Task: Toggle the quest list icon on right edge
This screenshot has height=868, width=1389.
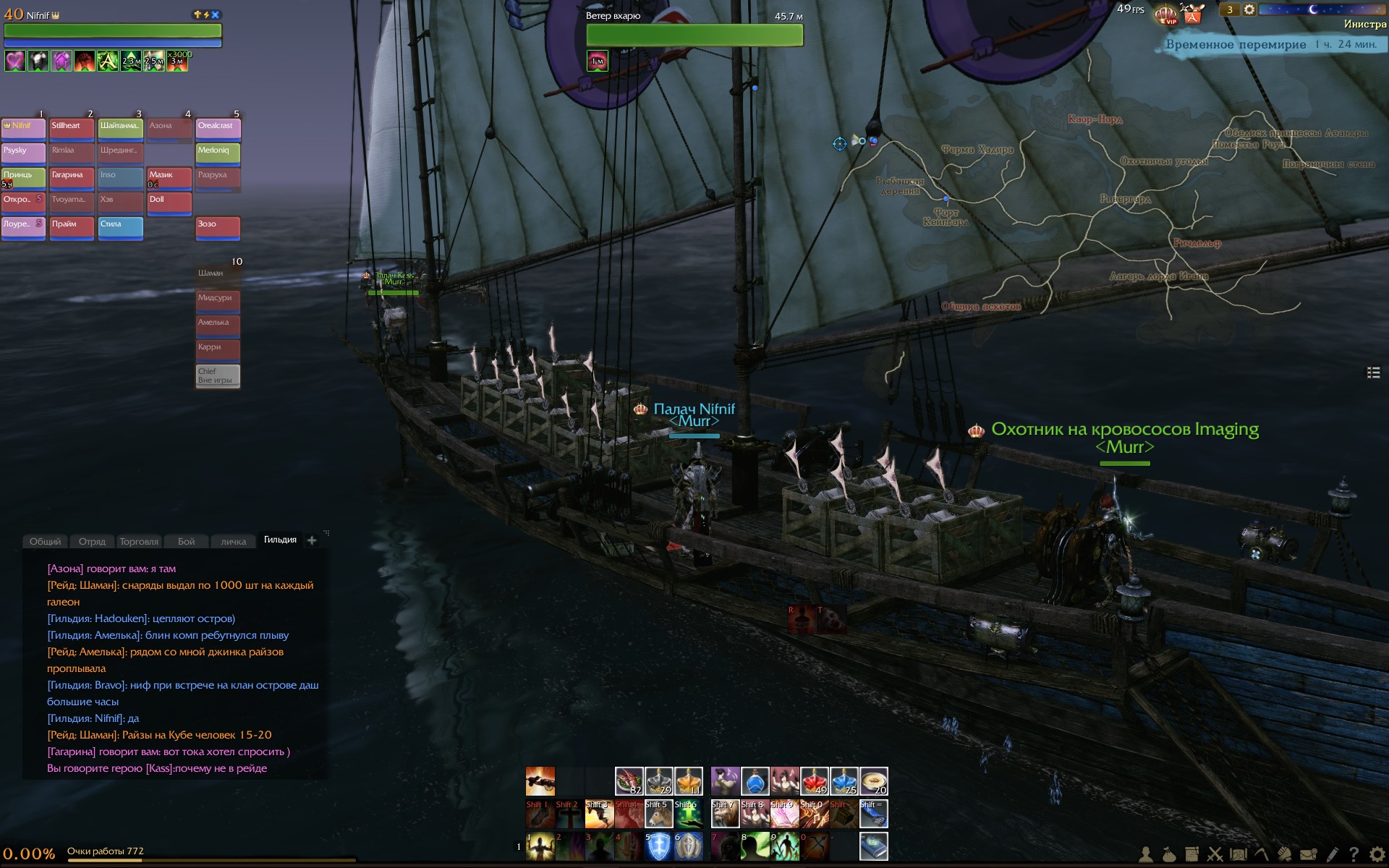Action: click(1372, 373)
